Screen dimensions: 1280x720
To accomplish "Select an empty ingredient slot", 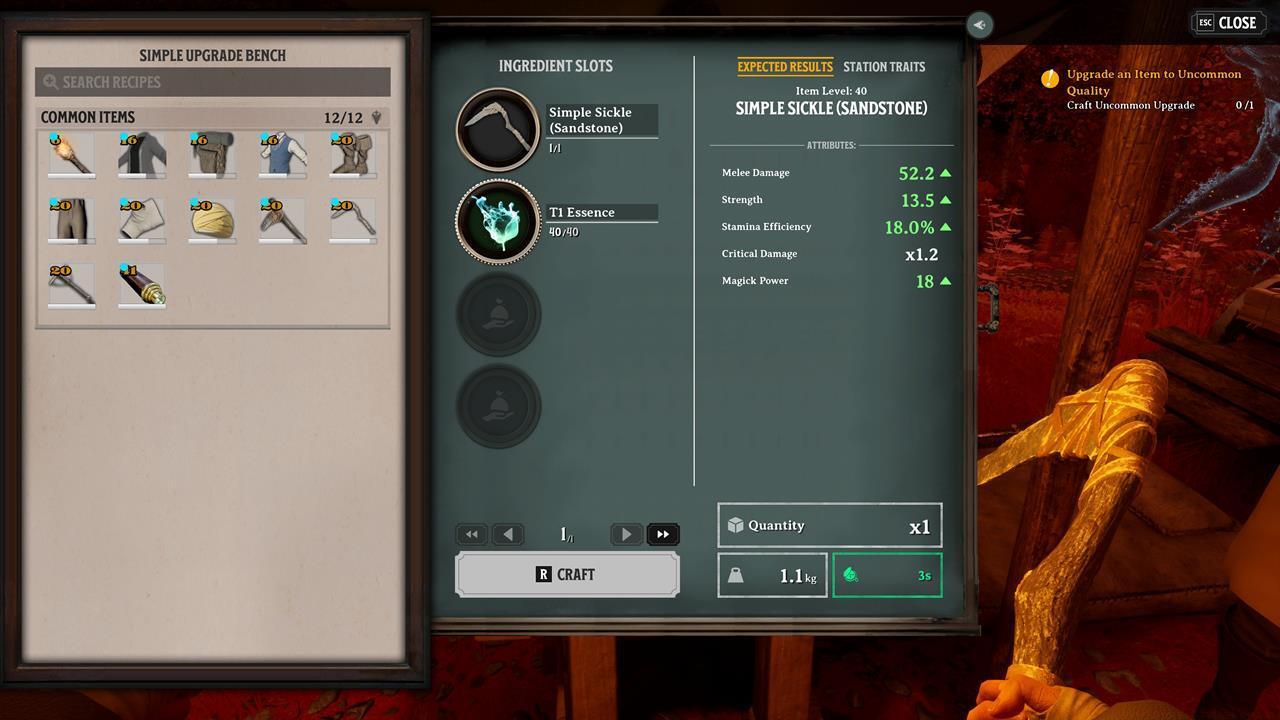I will click(x=498, y=313).
